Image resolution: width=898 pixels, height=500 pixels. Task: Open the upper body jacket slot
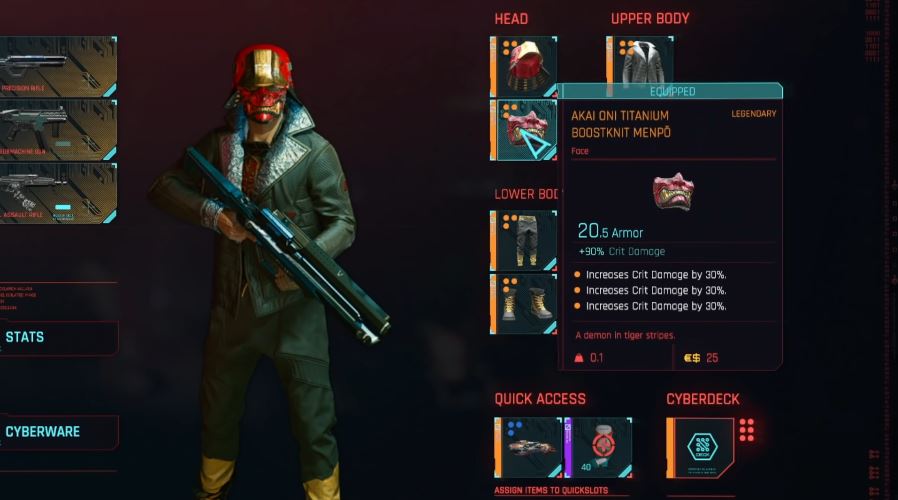pyautogui.click(x=640, y=66)
